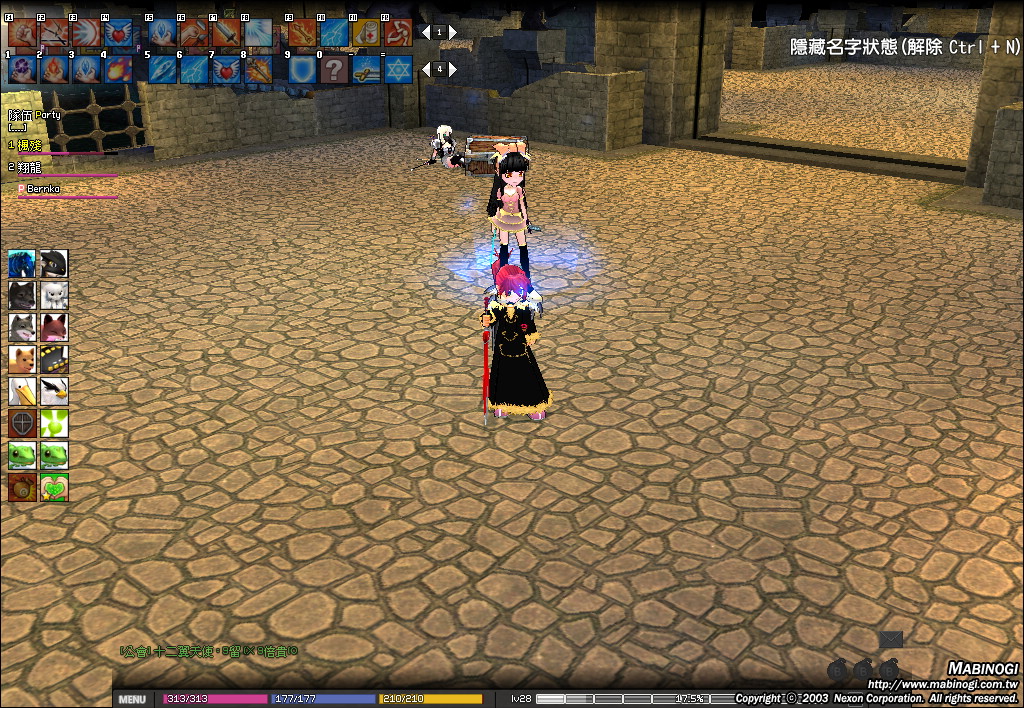Activate the blue shield skill on slot 9

[301, 69]
